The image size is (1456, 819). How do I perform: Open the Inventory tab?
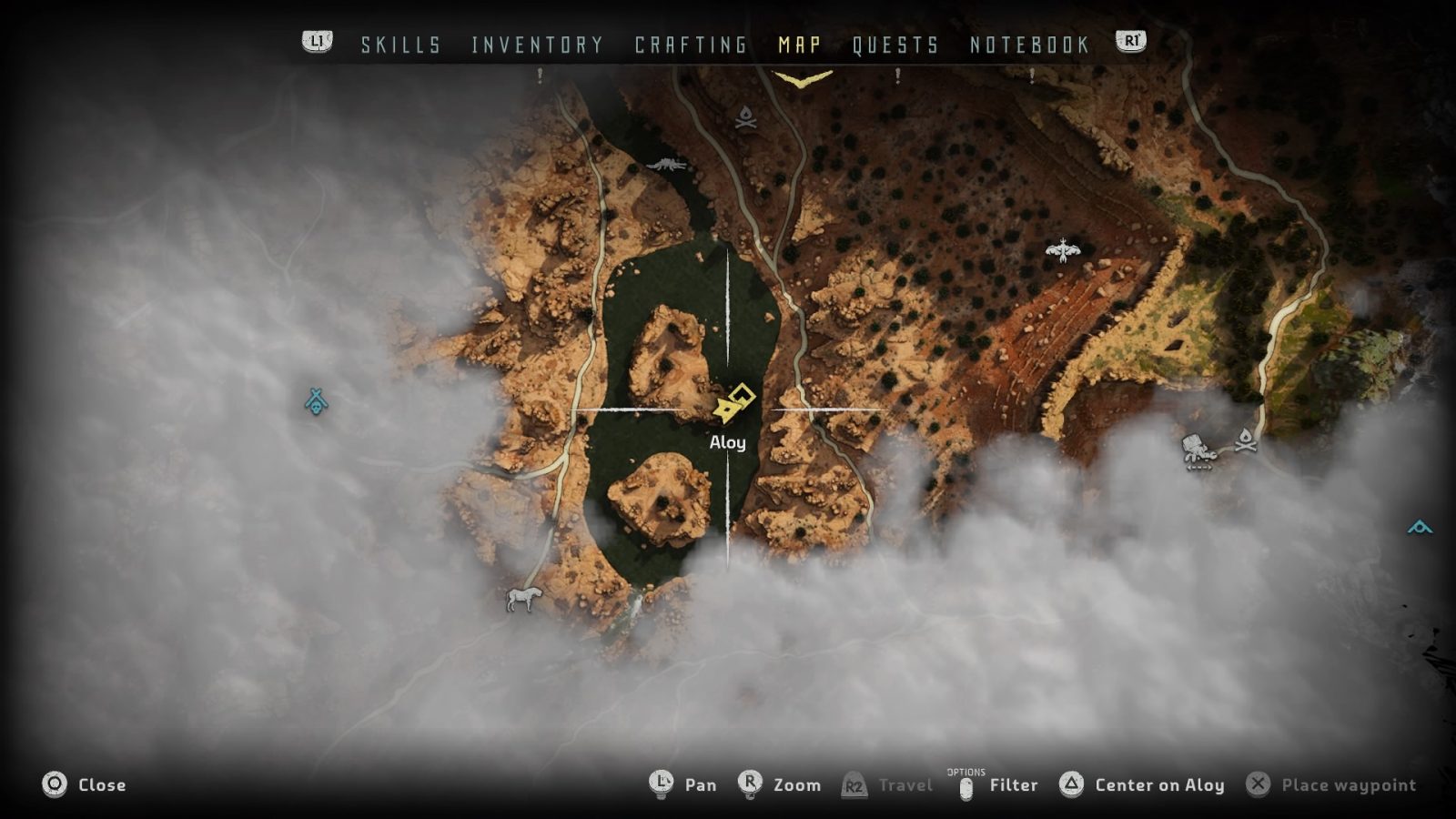click(537, 45)
